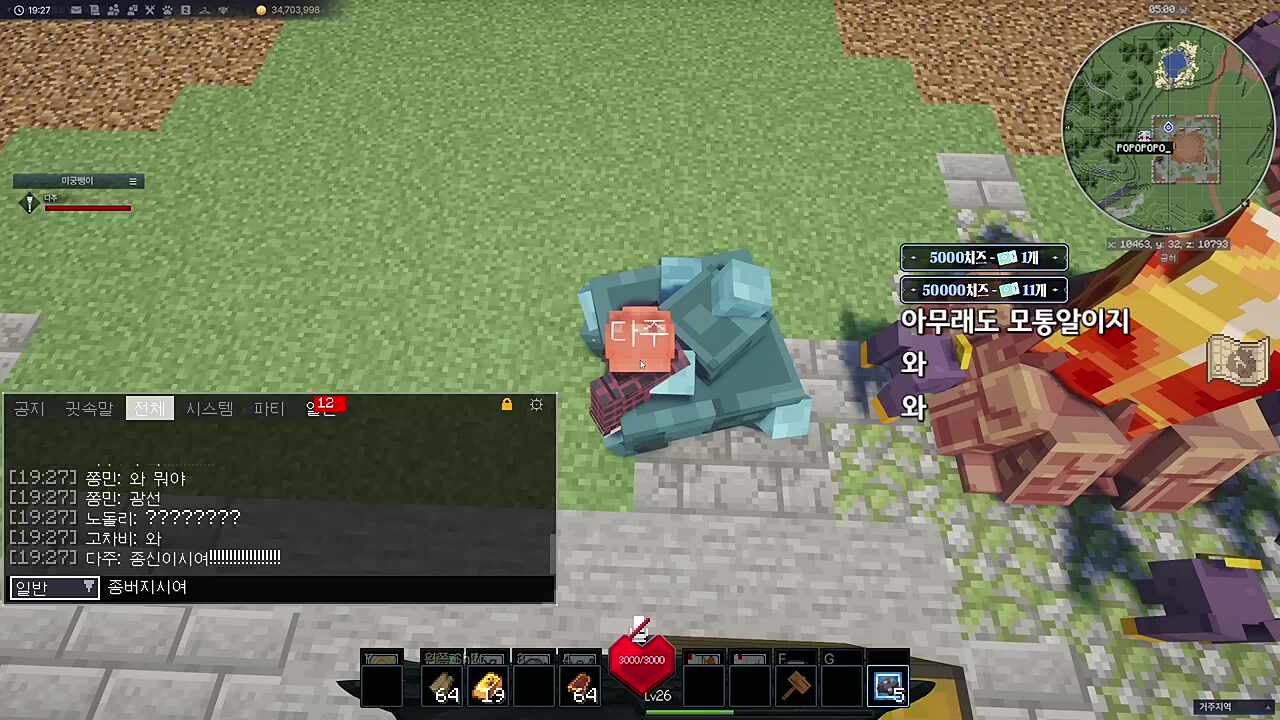
Task: Toggle the chat lock icon
Action: point(507,405)
